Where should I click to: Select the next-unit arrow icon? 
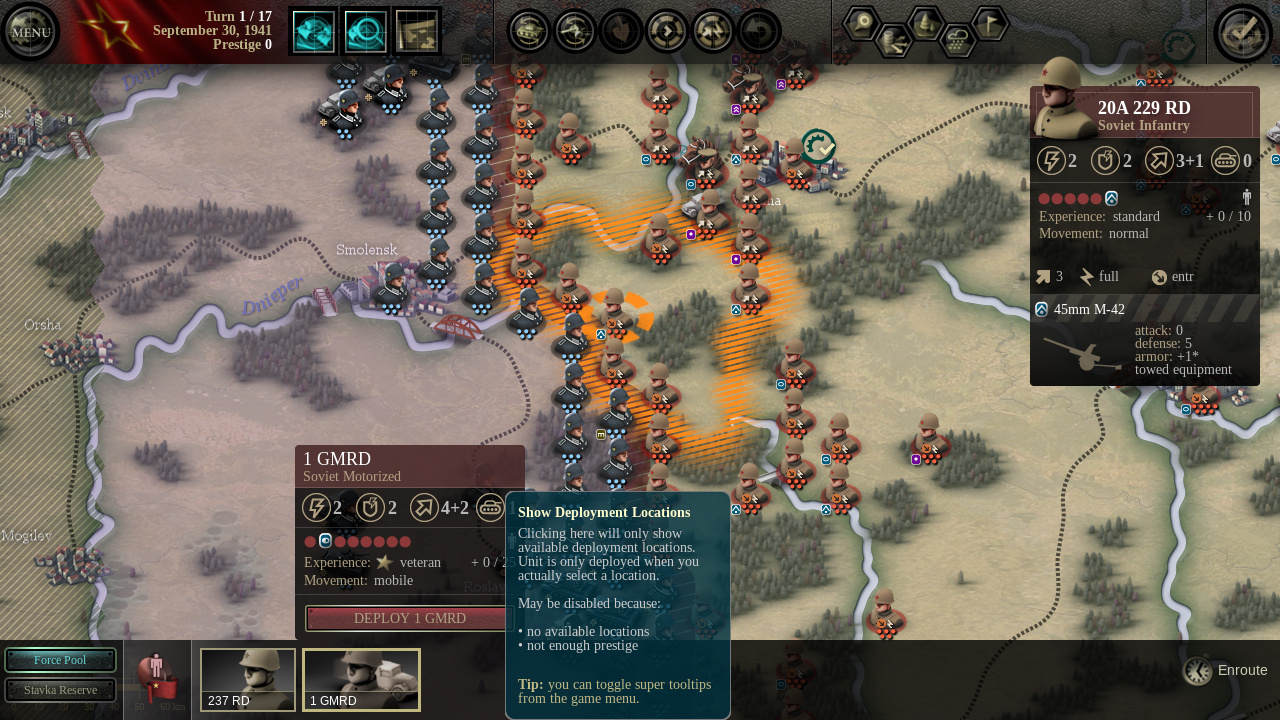click(x=667, y=31)
